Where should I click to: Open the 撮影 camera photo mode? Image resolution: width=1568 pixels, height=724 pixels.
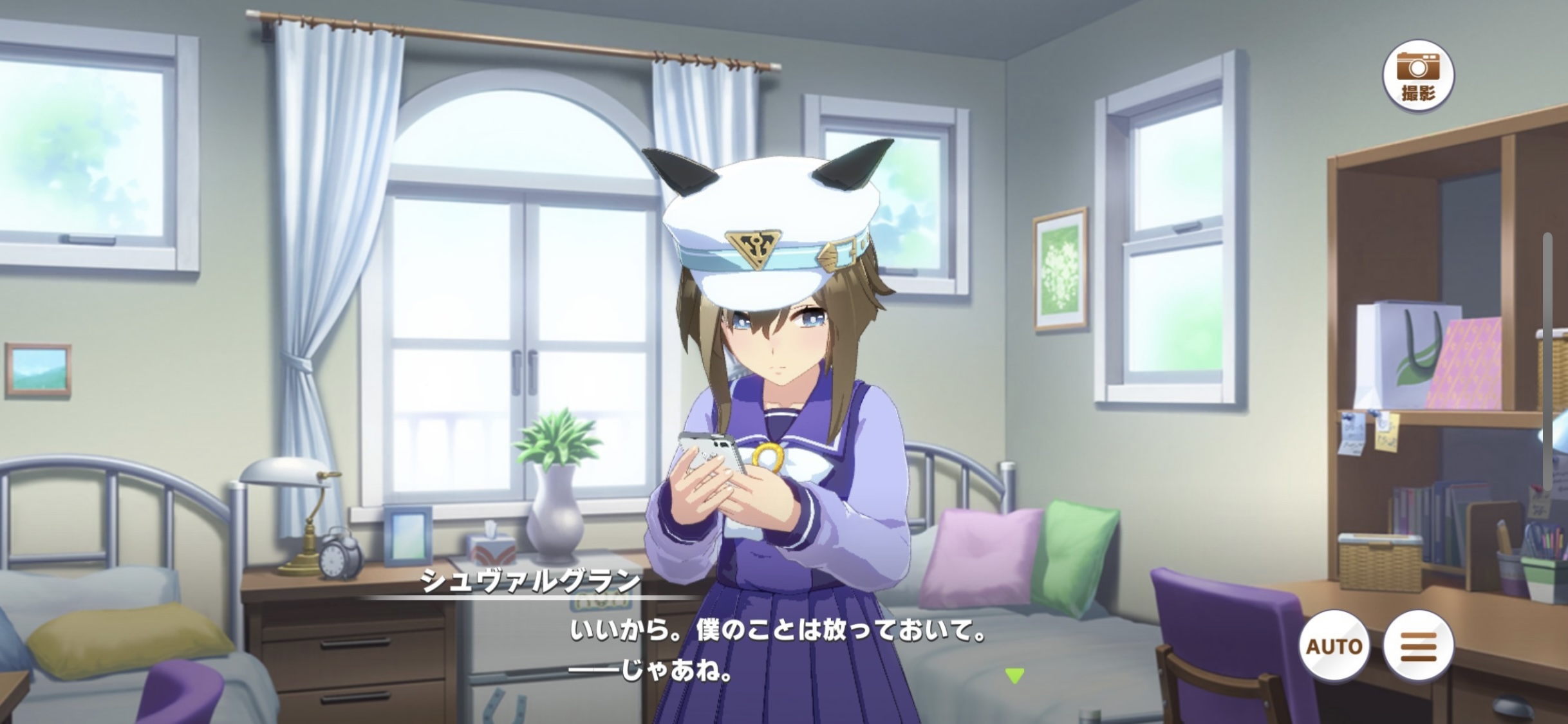tap(1418, 76)
